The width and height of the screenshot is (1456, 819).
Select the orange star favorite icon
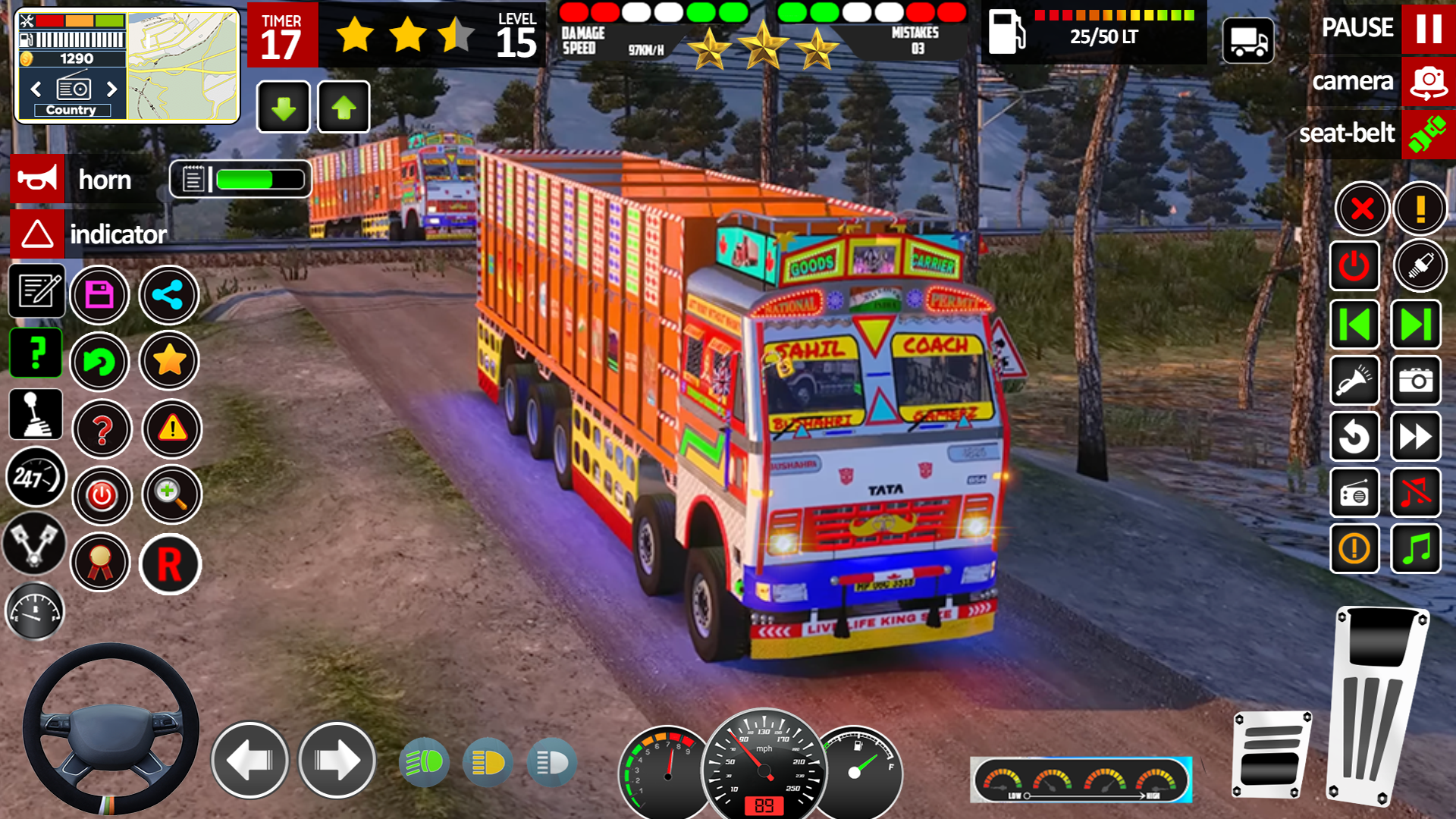click(x=169, y=361)
